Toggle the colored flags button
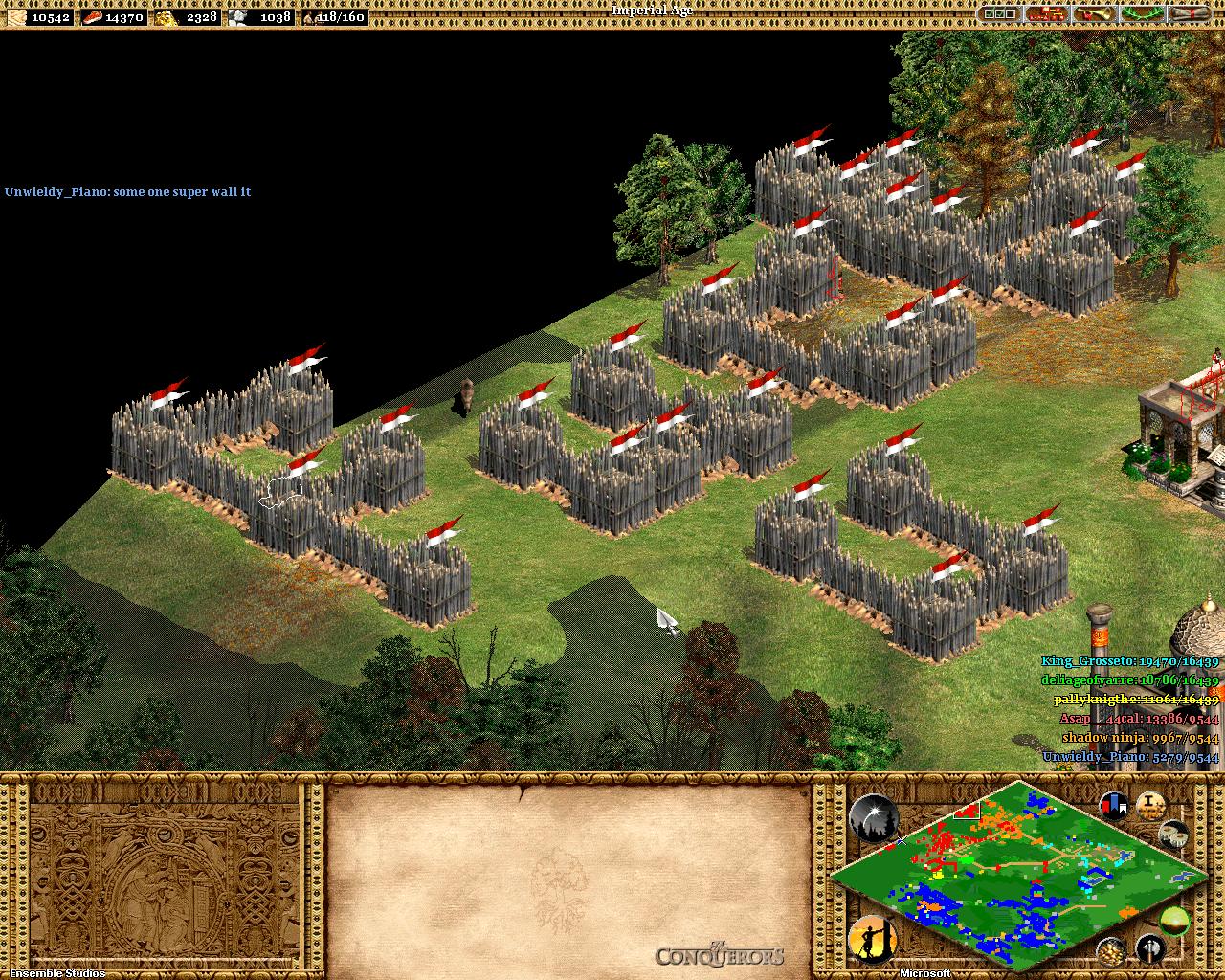 [1113, 806]
